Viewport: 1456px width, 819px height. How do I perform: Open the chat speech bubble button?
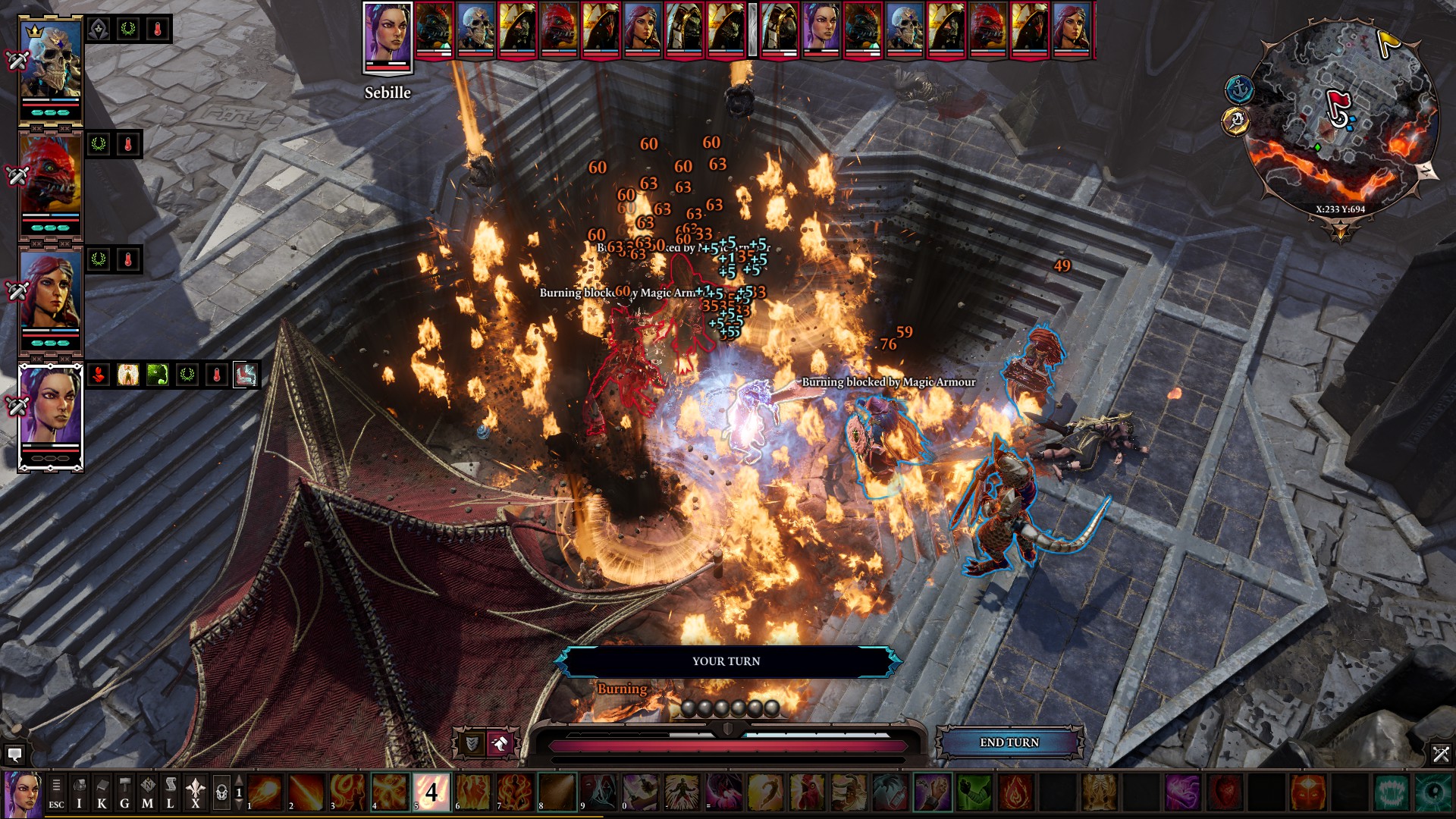pos(14,755)
